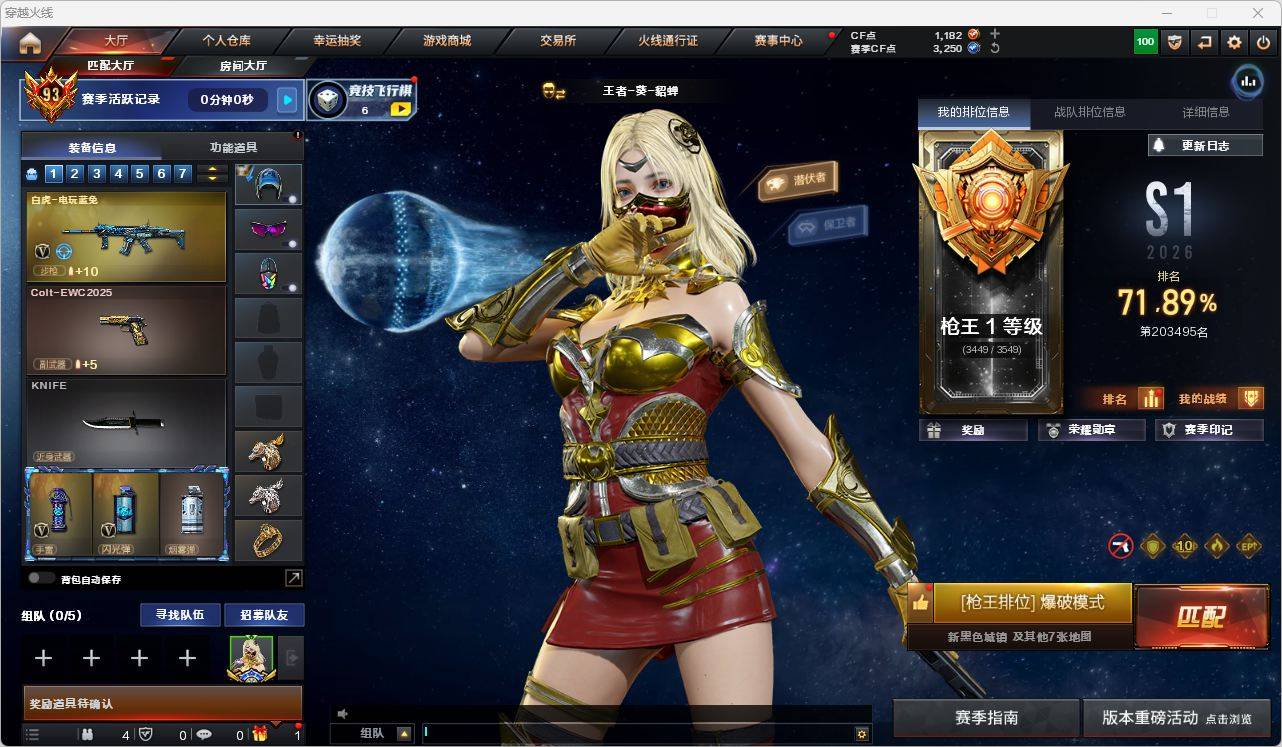Screen dimensions: 1282x747
Task: Toggle 背包自动保存 auto-save backpack switch
Action: [x=41, y=578]
